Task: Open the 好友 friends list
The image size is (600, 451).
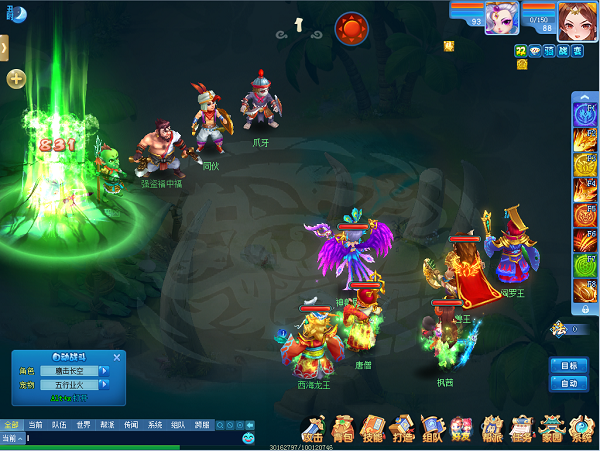Action: point(461,428)
